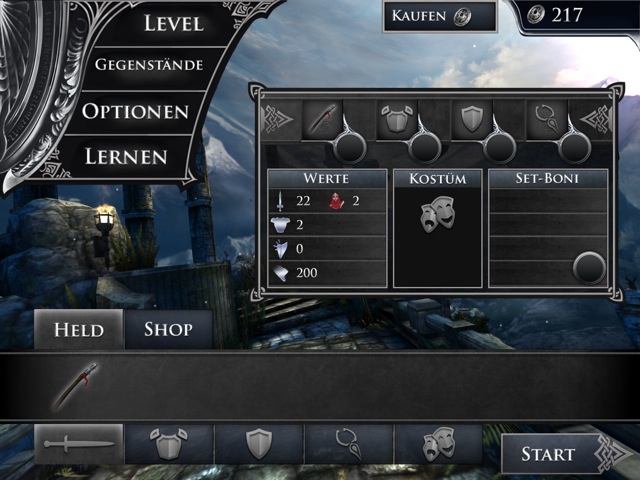Select the Lernen menu entry

(x=125, y=156)
